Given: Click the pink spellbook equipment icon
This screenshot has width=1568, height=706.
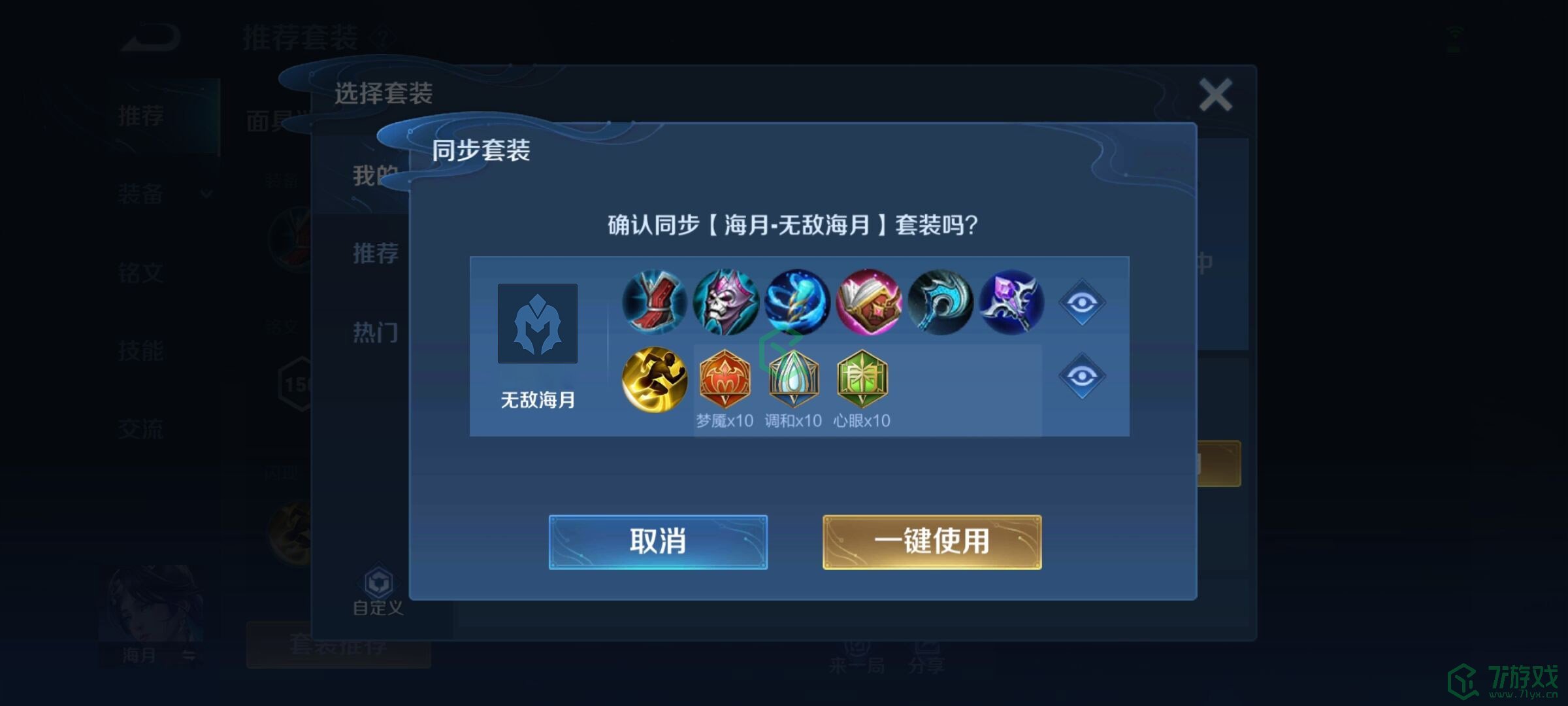Looking at the screenshot, I should pos(869,302).
